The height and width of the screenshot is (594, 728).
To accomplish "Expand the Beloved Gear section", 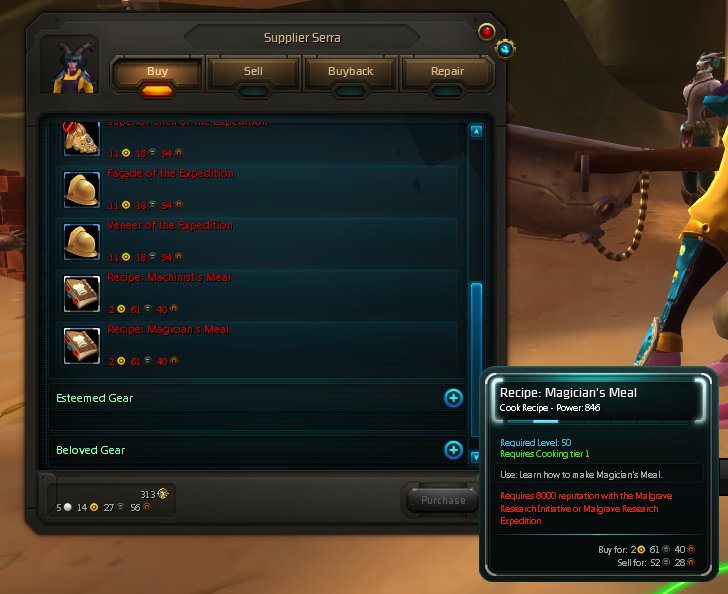I will pos(453,450).
